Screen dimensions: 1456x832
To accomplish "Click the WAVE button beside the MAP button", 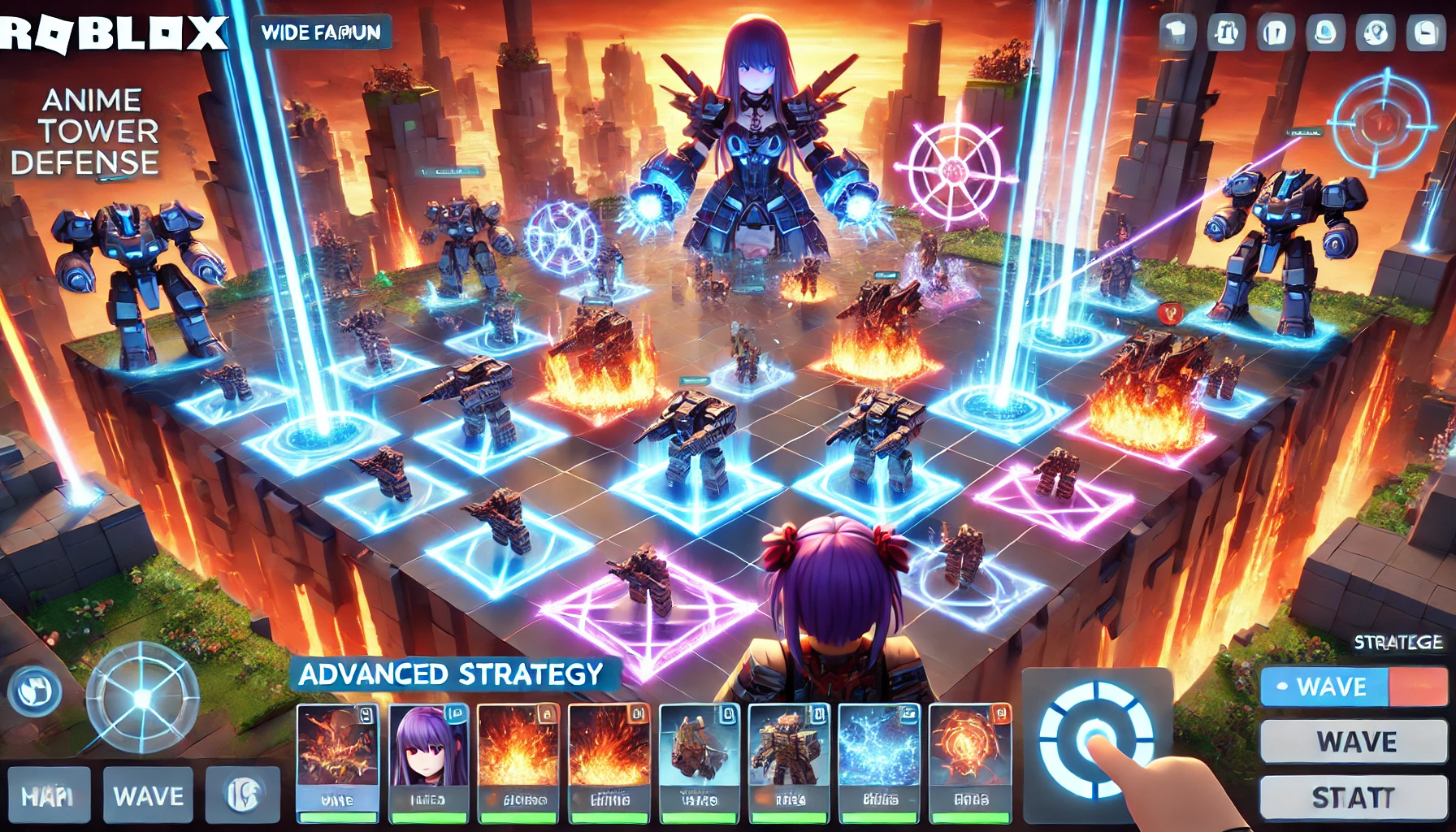I will [148, 795].
